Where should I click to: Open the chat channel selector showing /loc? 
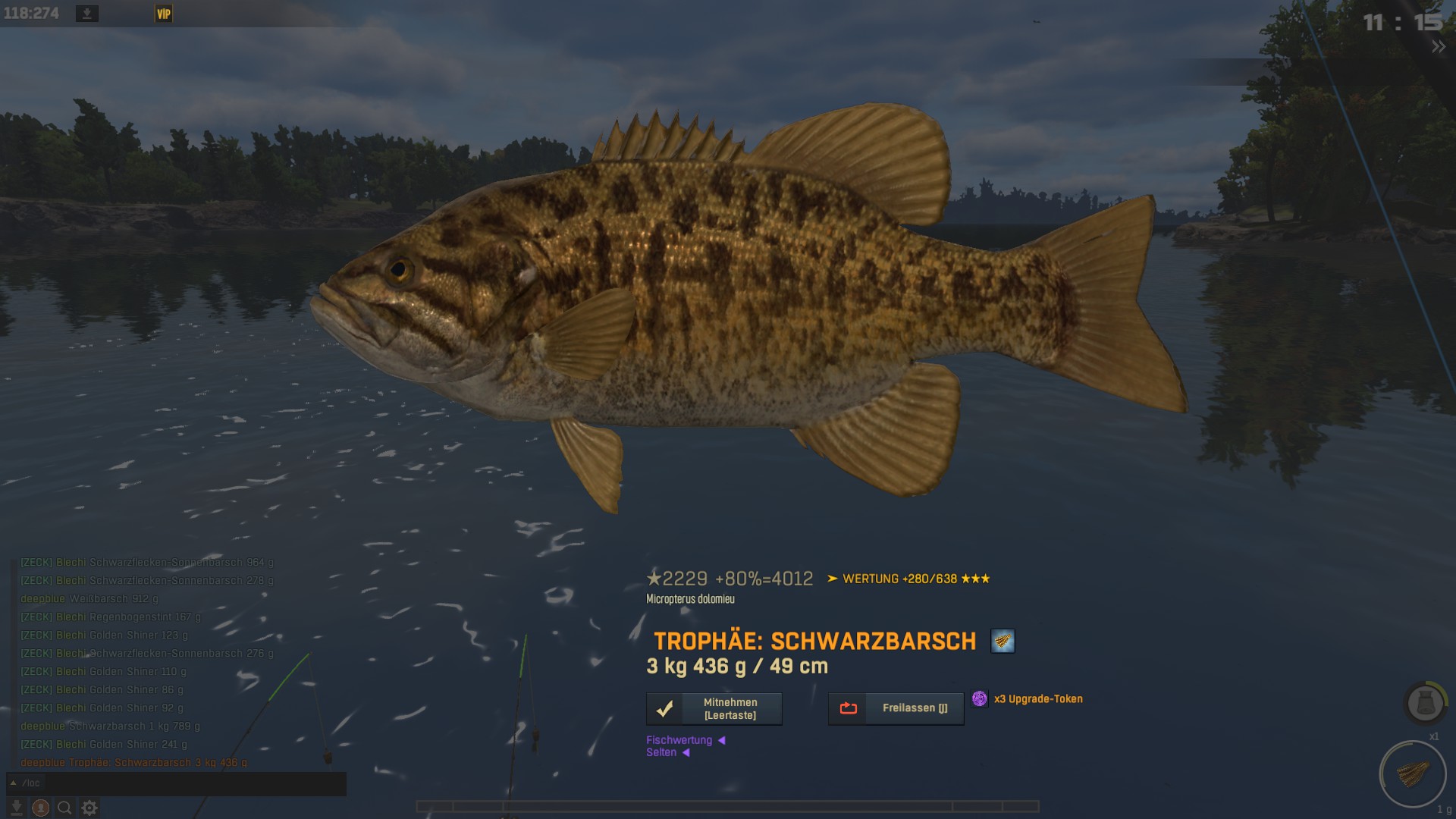pos(26,783)
